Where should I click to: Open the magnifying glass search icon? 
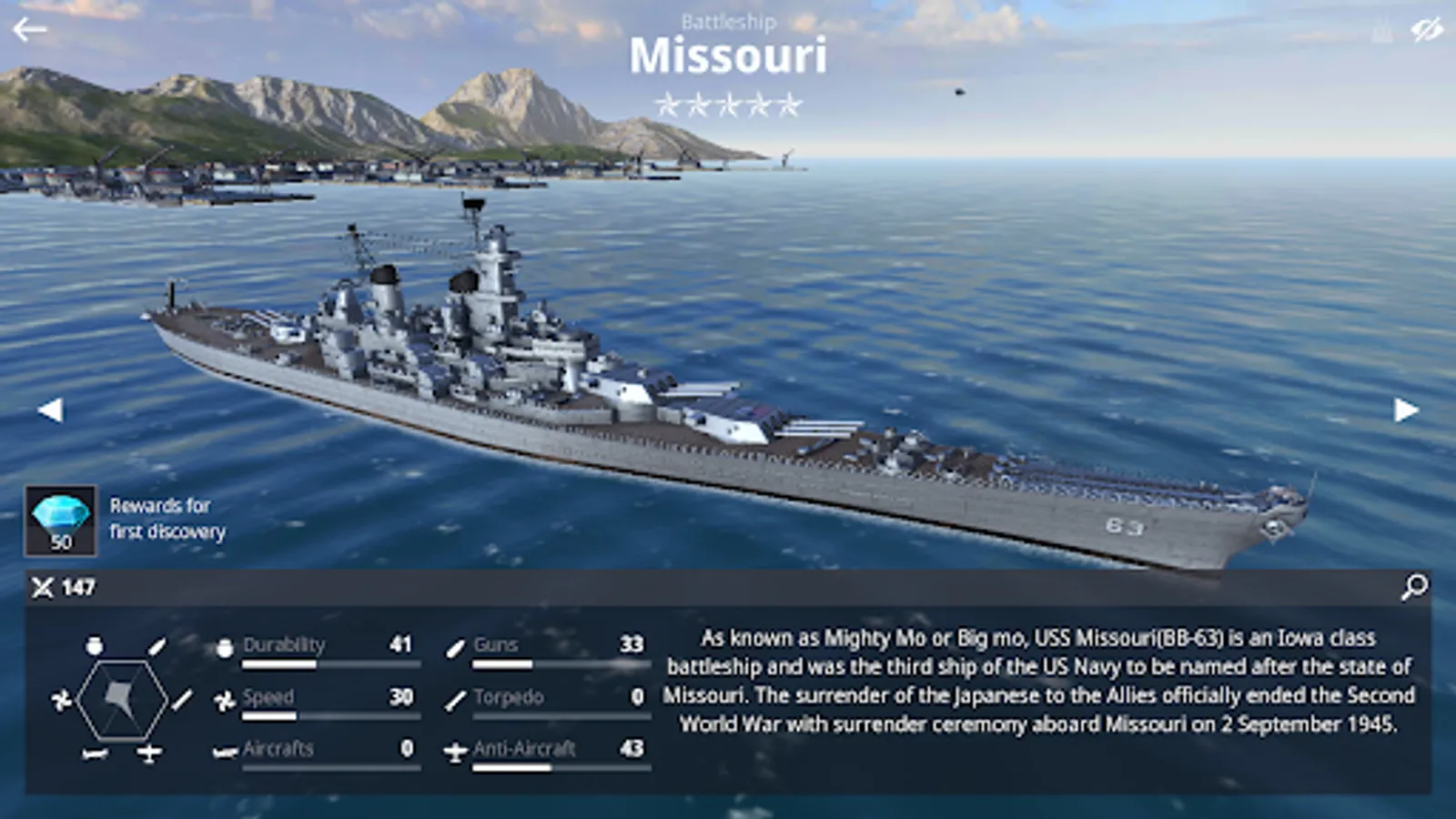click(1414, 587)
